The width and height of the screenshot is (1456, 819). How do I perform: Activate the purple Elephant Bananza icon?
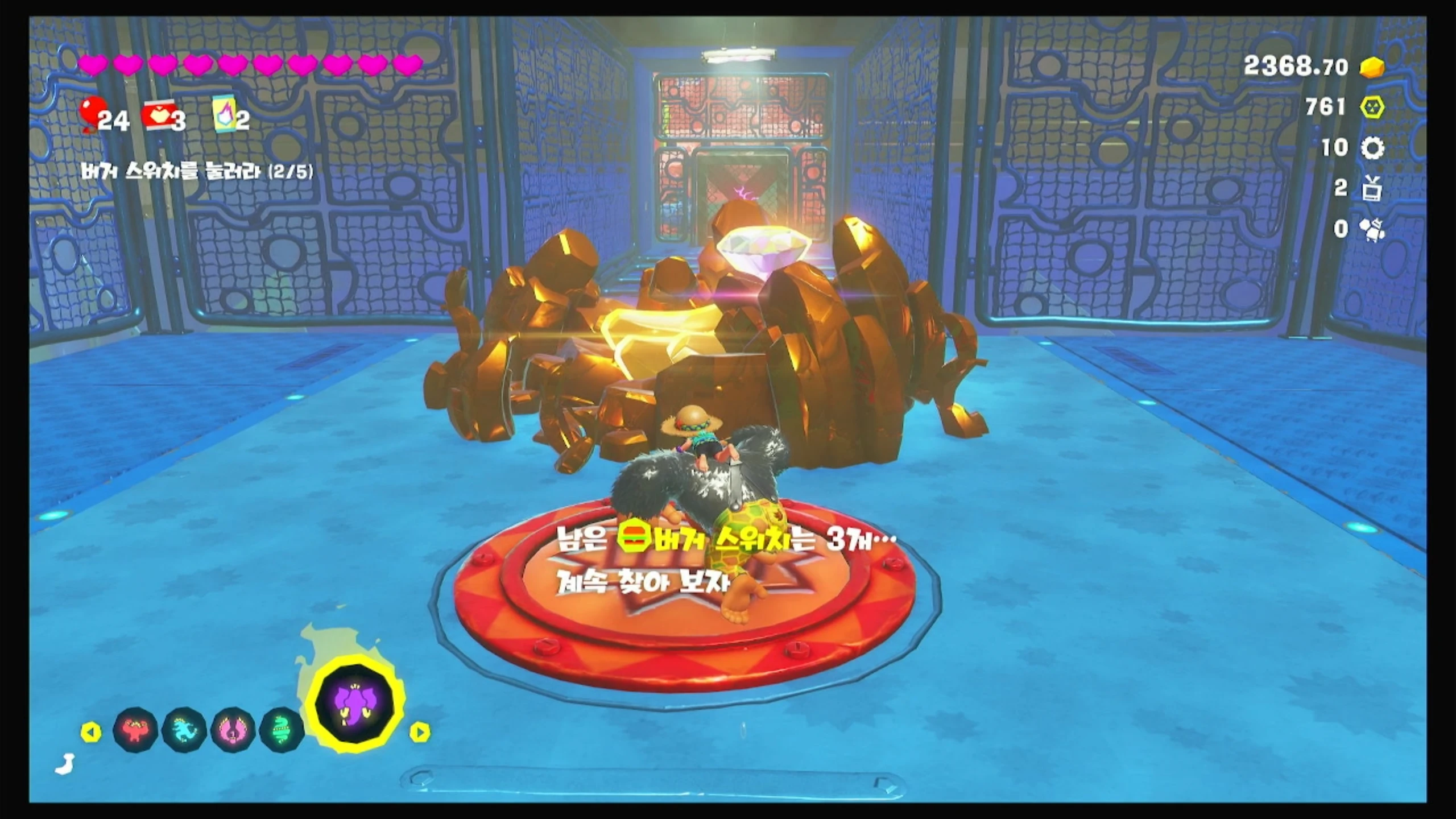356,703
